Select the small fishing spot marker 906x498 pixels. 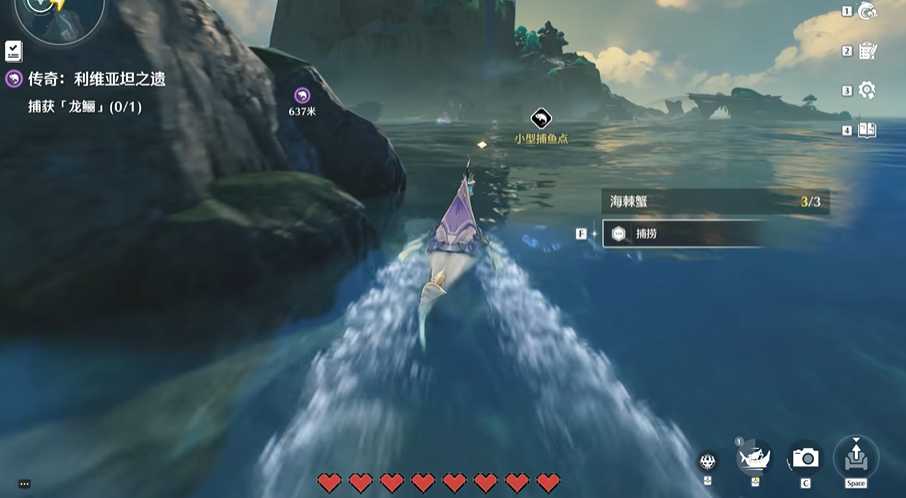click(541, 119)
